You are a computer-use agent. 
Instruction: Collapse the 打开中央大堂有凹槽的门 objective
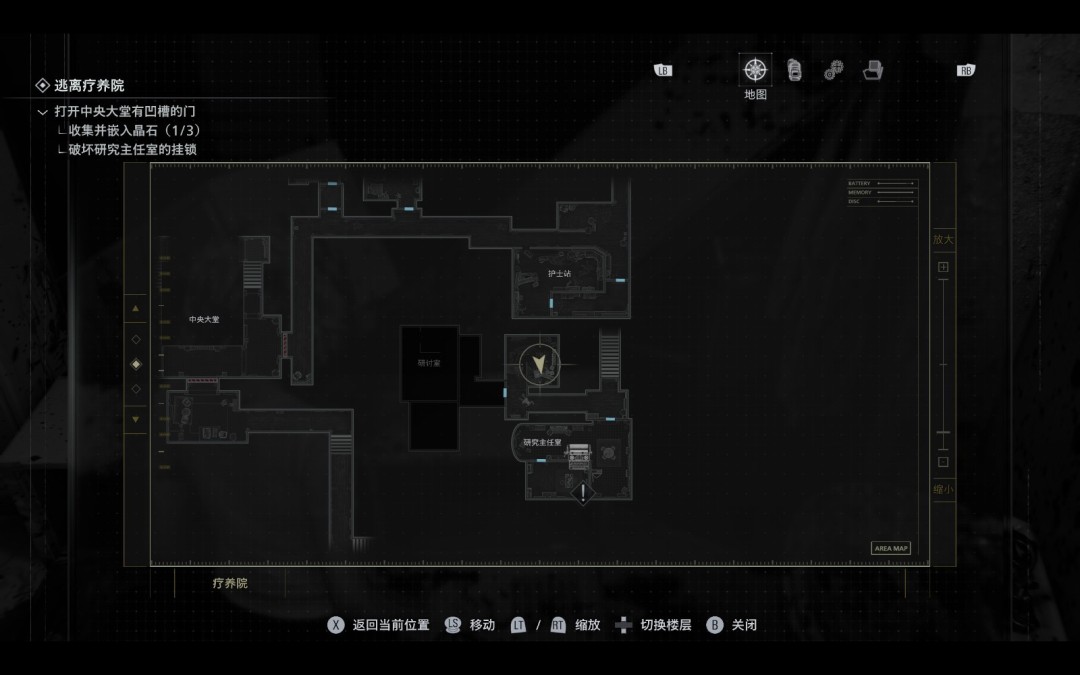coord(42,112)
